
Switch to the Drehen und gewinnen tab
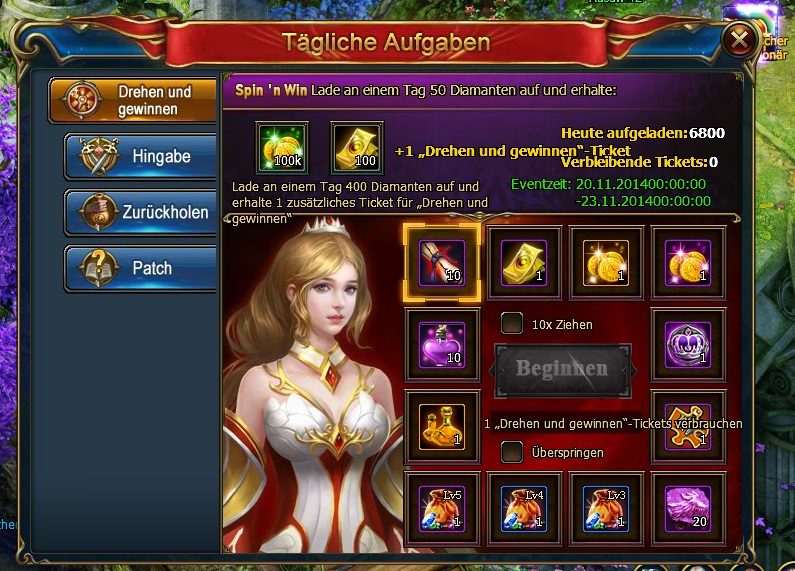[x=134, y=100]
